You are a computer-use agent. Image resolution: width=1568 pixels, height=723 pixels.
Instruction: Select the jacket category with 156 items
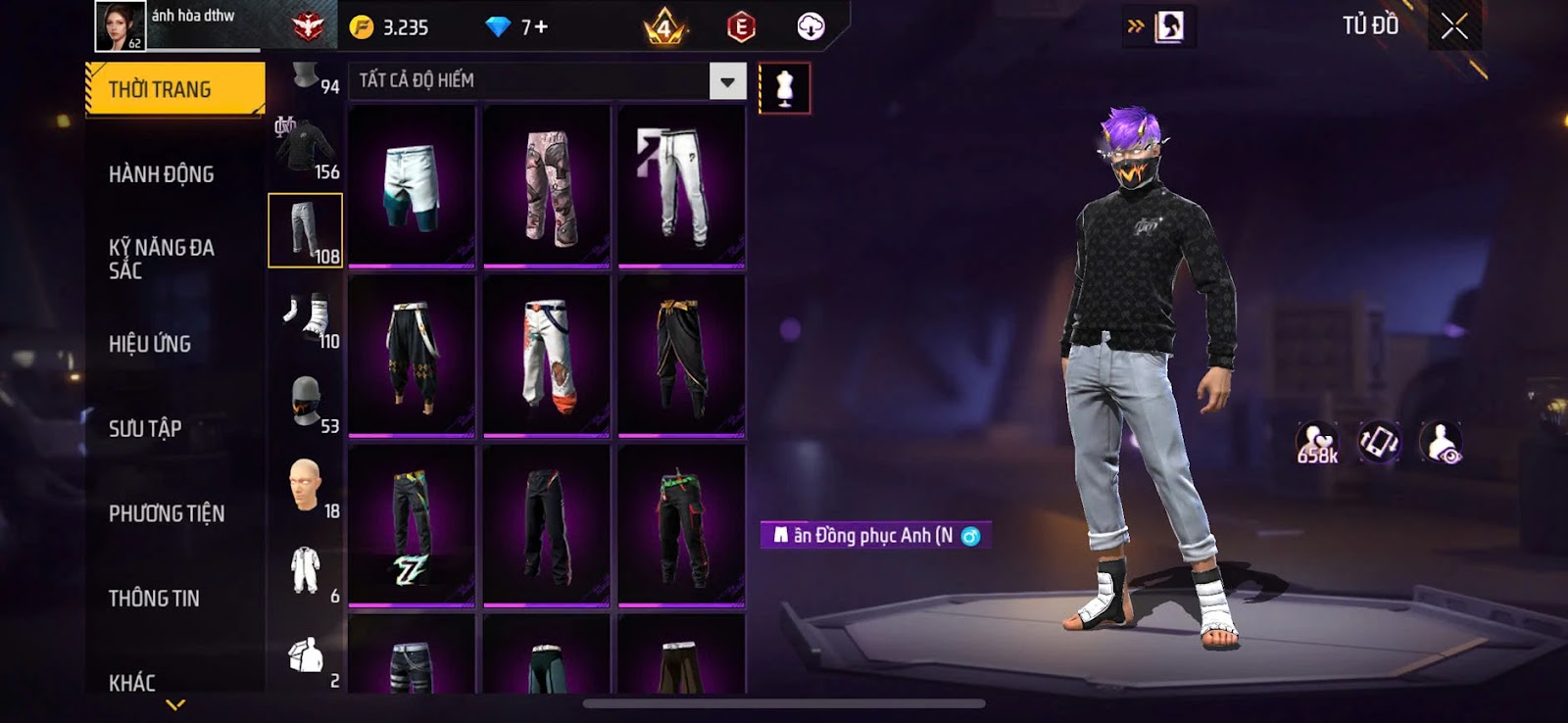pos(306,149)
